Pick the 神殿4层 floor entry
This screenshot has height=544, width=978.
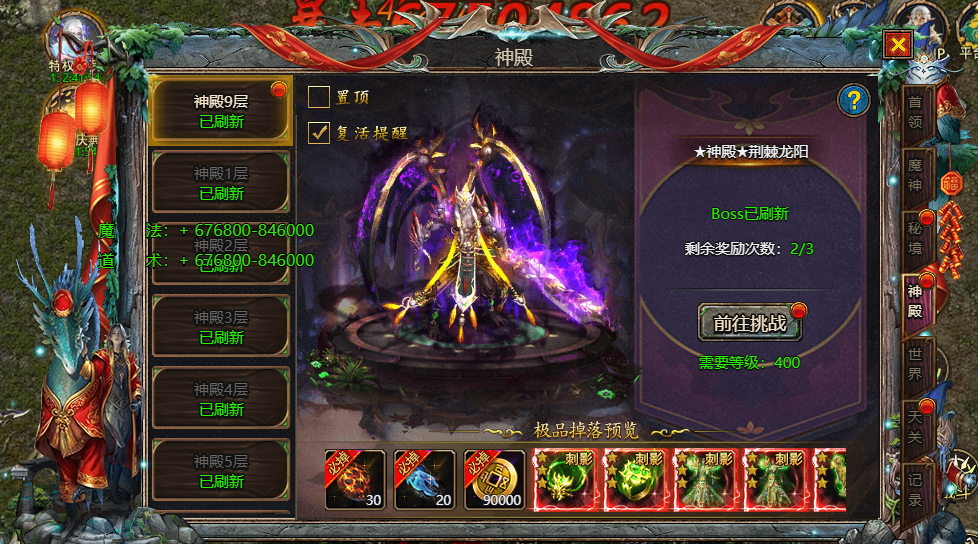coord(220,399)
